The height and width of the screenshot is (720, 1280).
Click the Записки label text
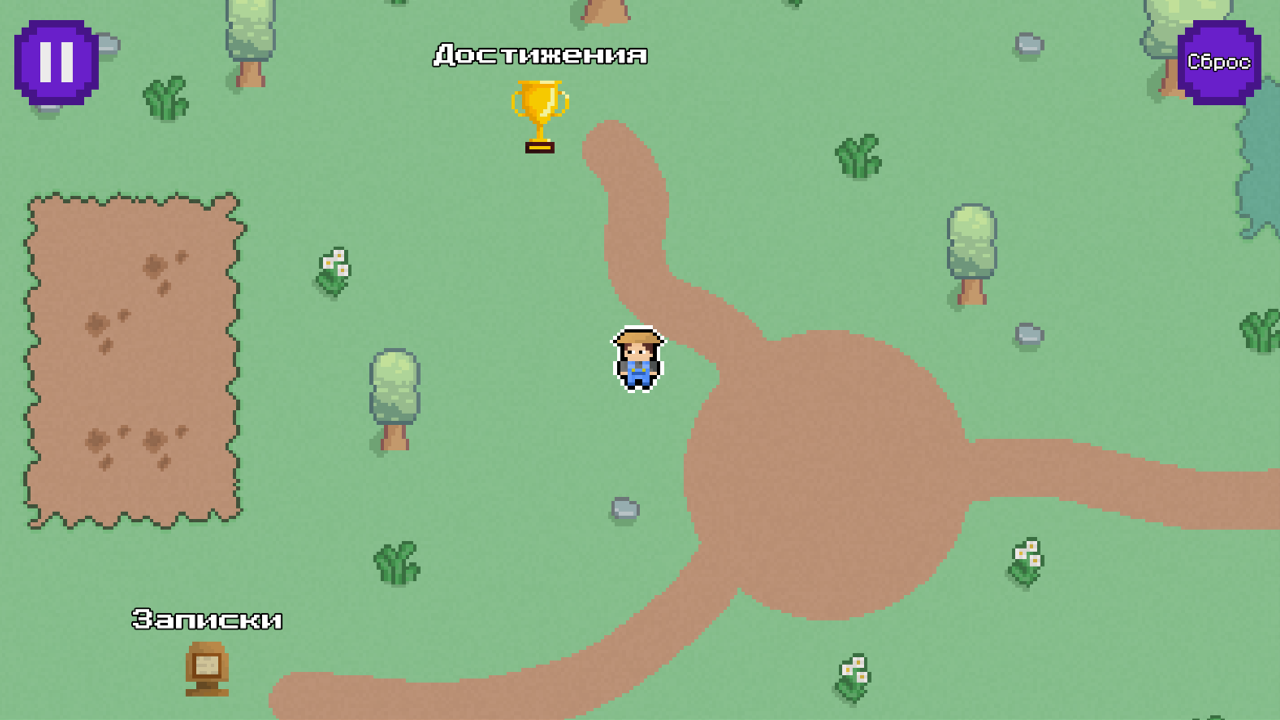[207, 619]
